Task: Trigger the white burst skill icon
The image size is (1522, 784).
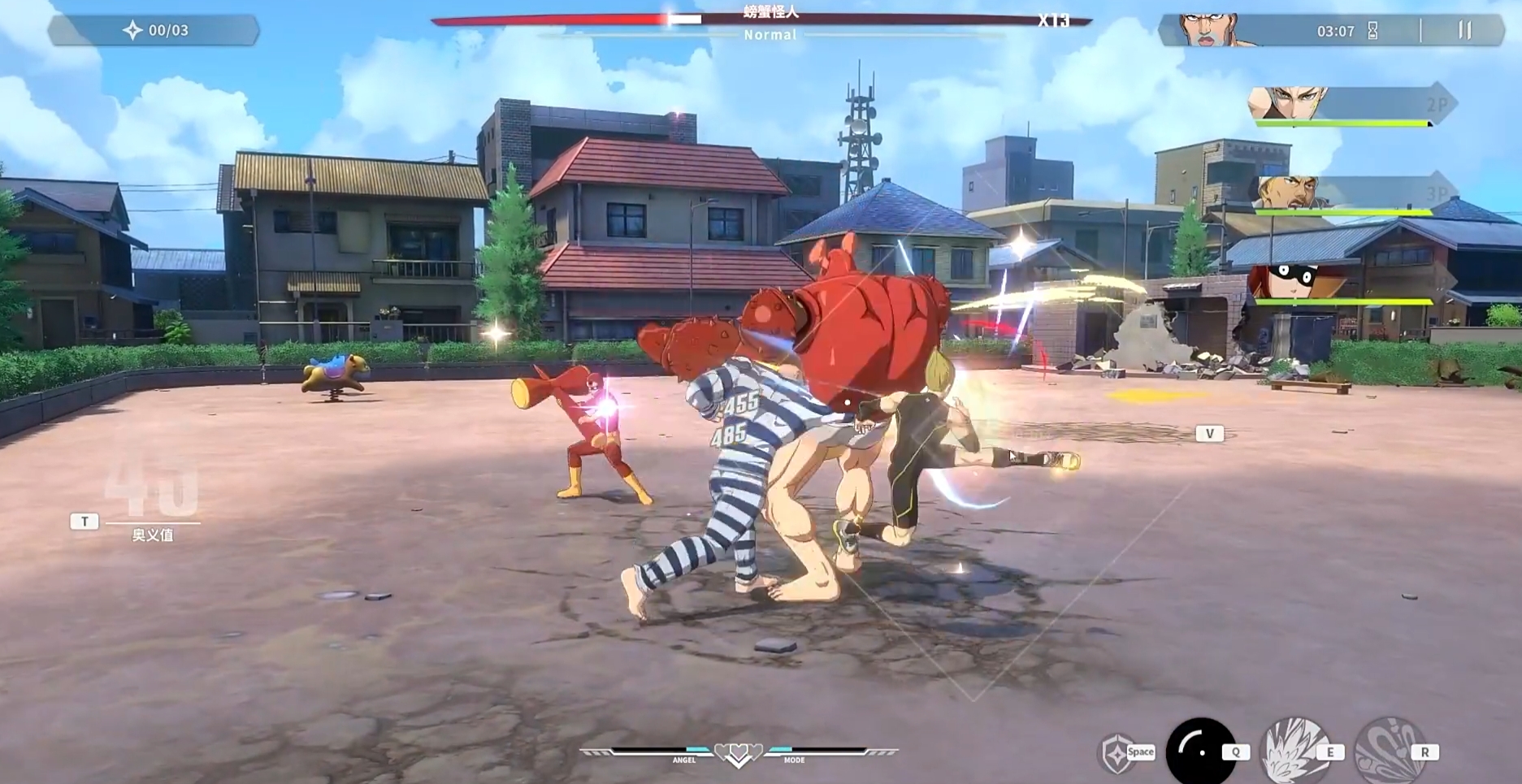Action: point(1294,751)
